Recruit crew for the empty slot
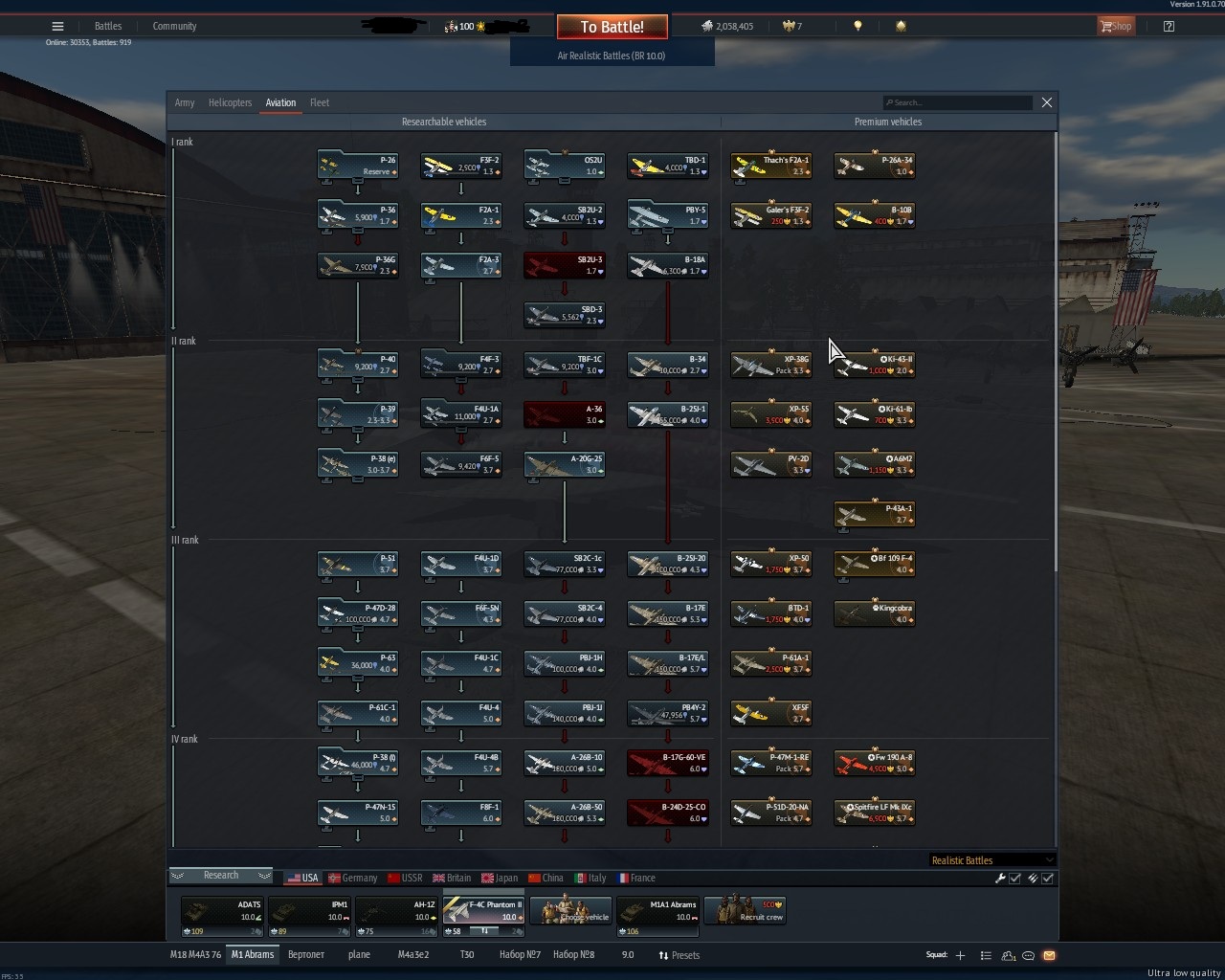 point(746,910)
